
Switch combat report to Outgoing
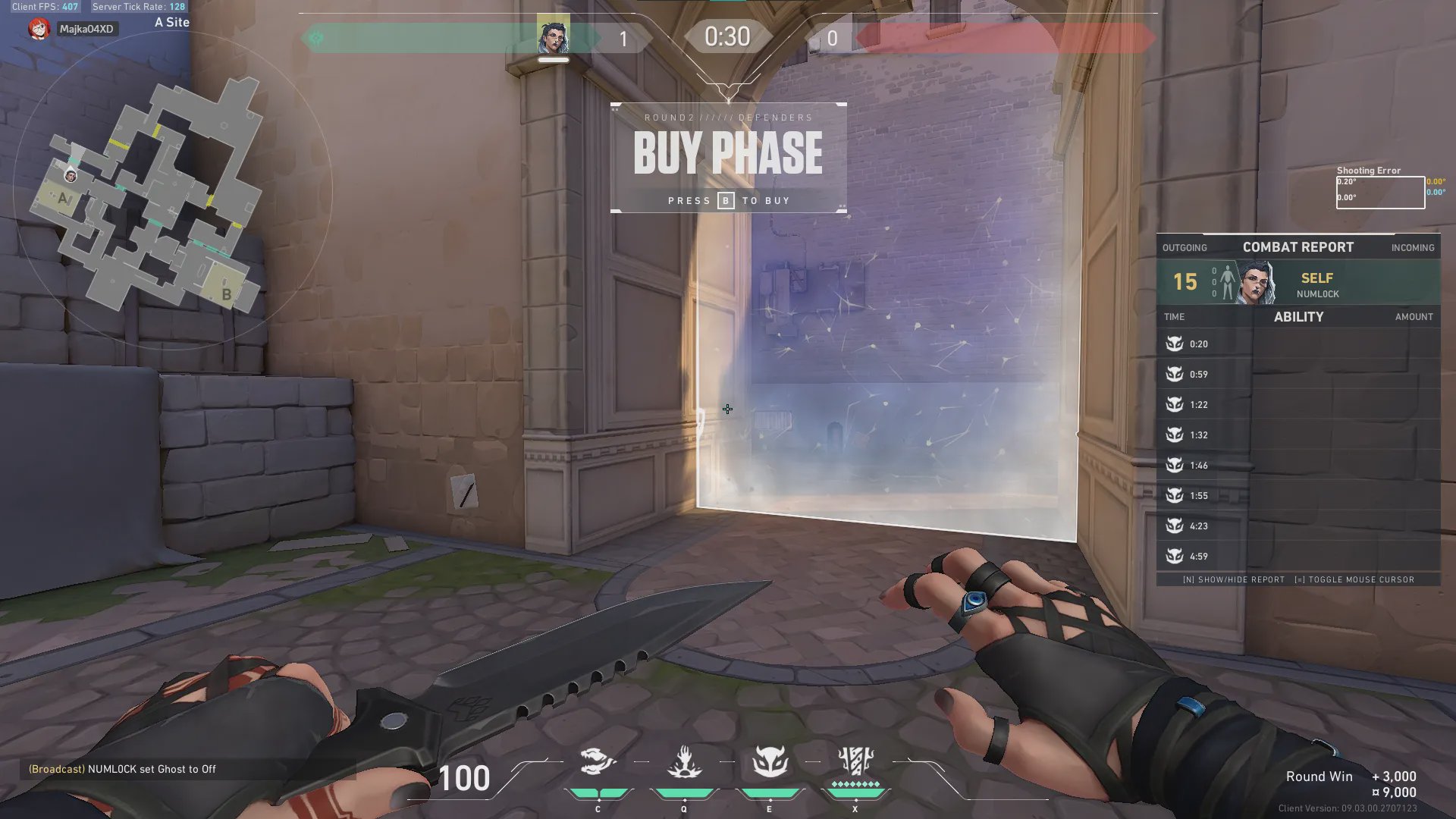coord(1184,248)
